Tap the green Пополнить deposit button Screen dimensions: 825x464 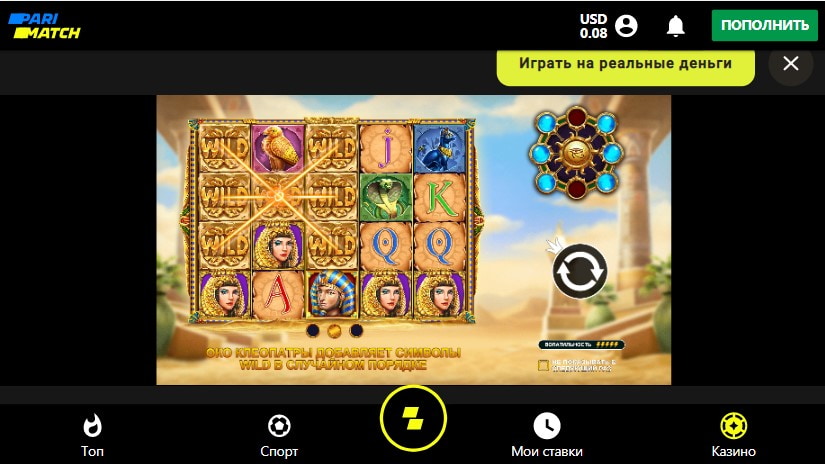pyautogui.click(x=764, y=25)
